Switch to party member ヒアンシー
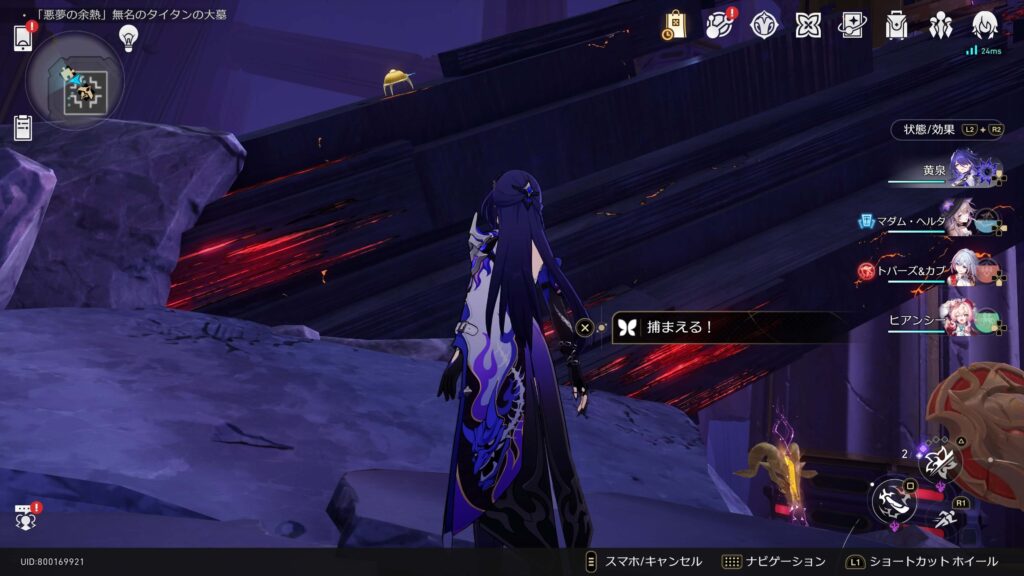 point(963,319)
